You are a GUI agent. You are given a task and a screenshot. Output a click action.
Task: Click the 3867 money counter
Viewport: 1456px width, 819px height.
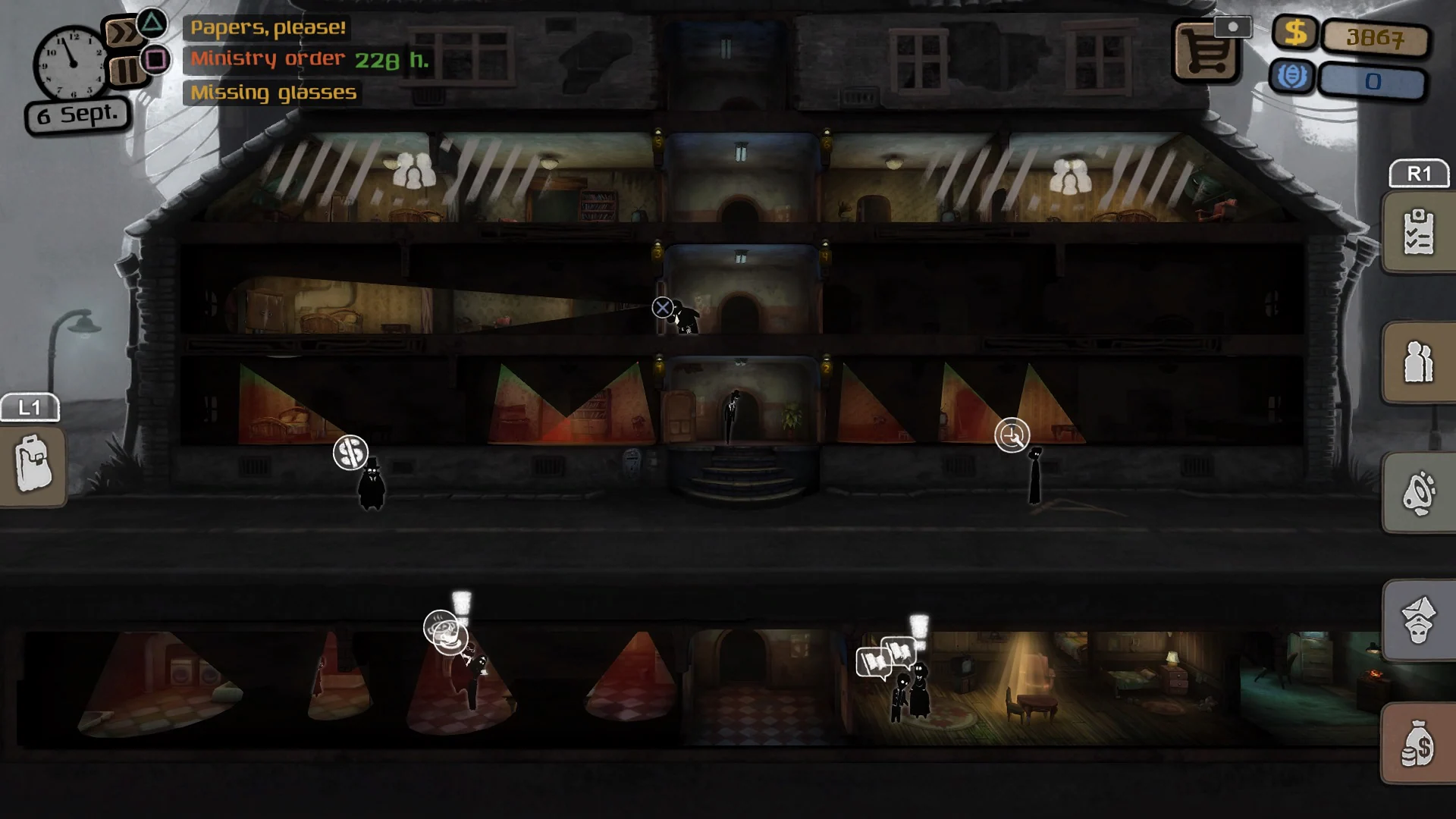(x=1375, y=38)
